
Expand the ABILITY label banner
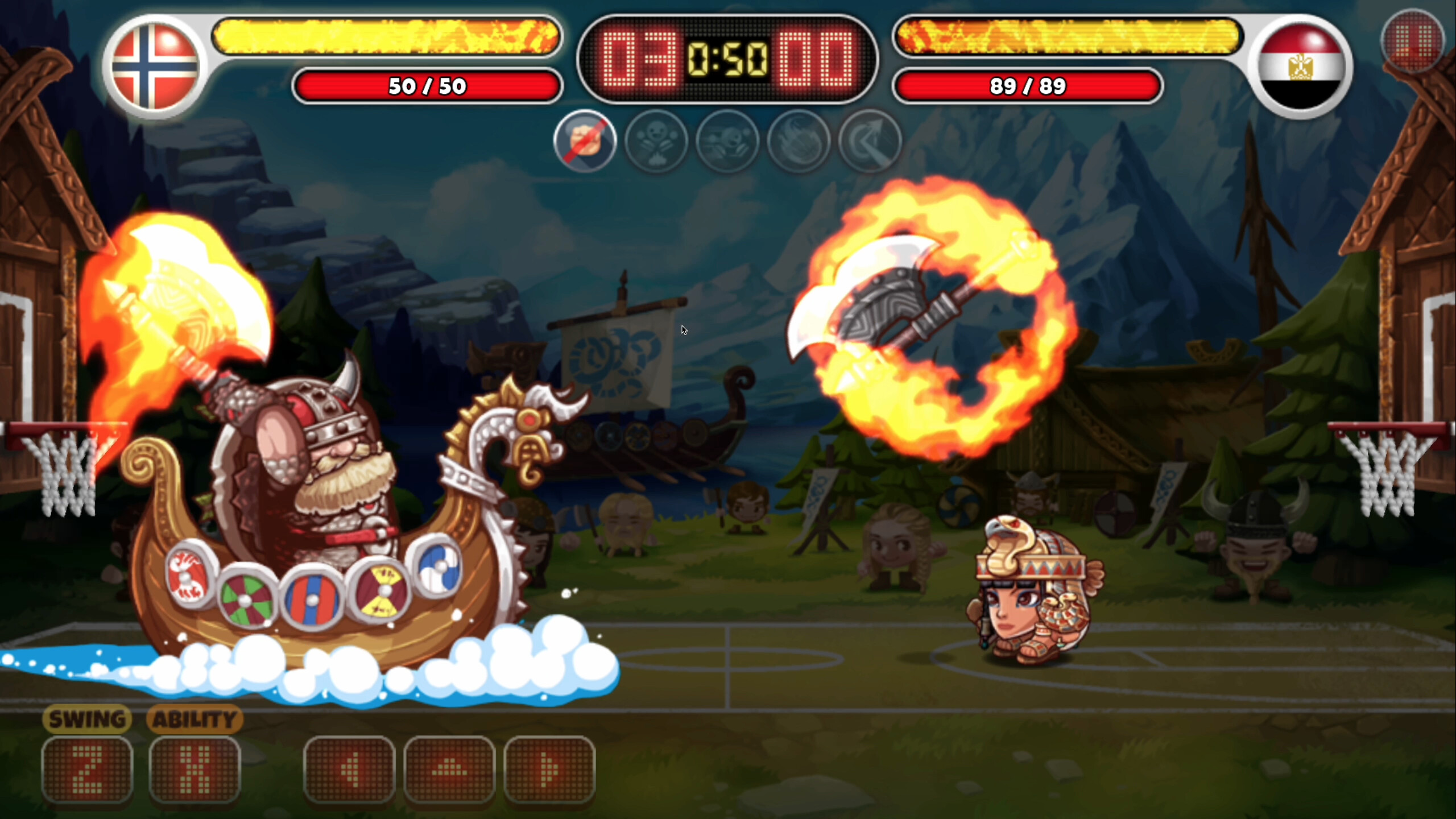tap(195, 719)
